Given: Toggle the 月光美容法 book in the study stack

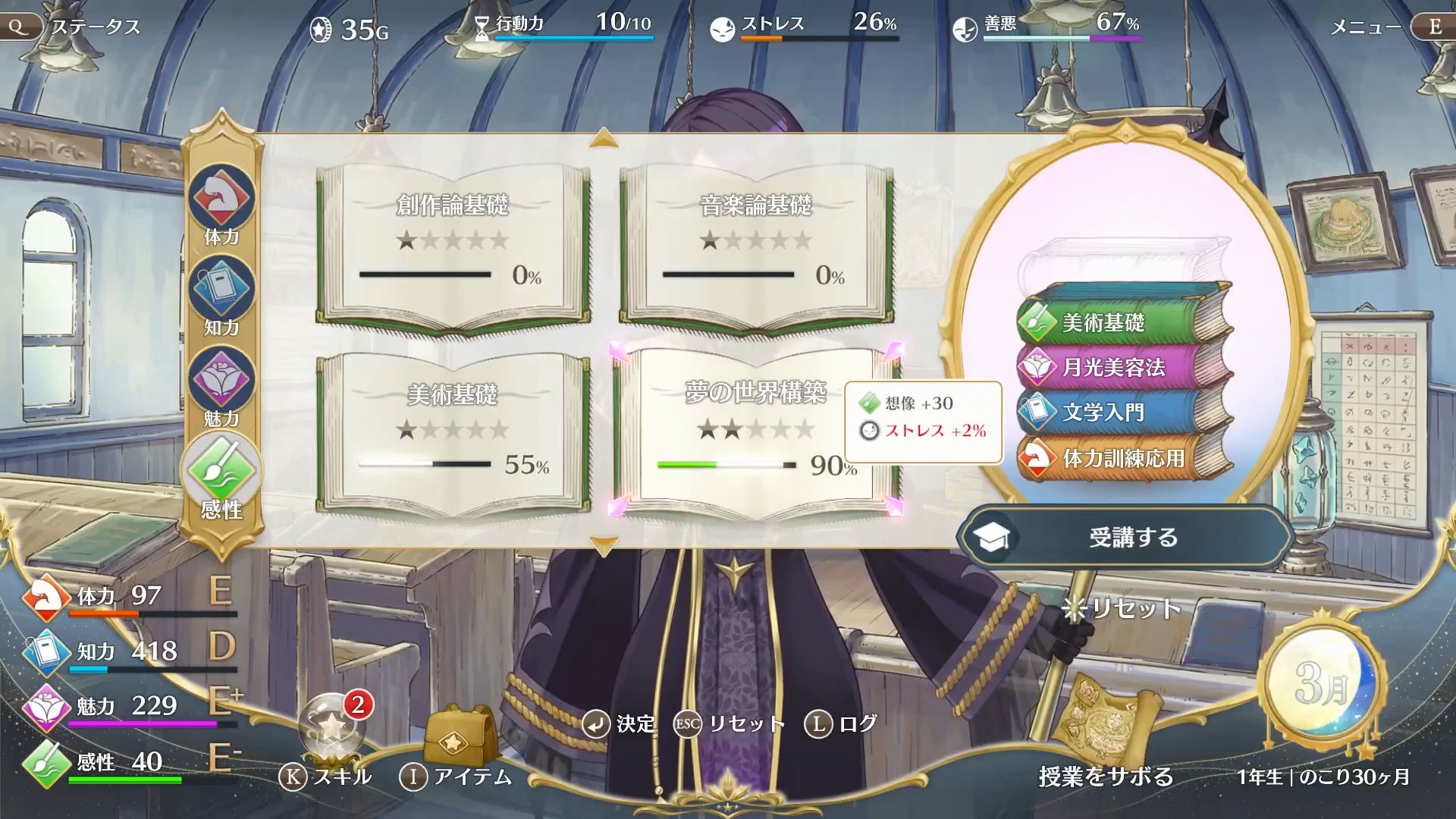Looking at the screenshot, I should pos(1115,367).
